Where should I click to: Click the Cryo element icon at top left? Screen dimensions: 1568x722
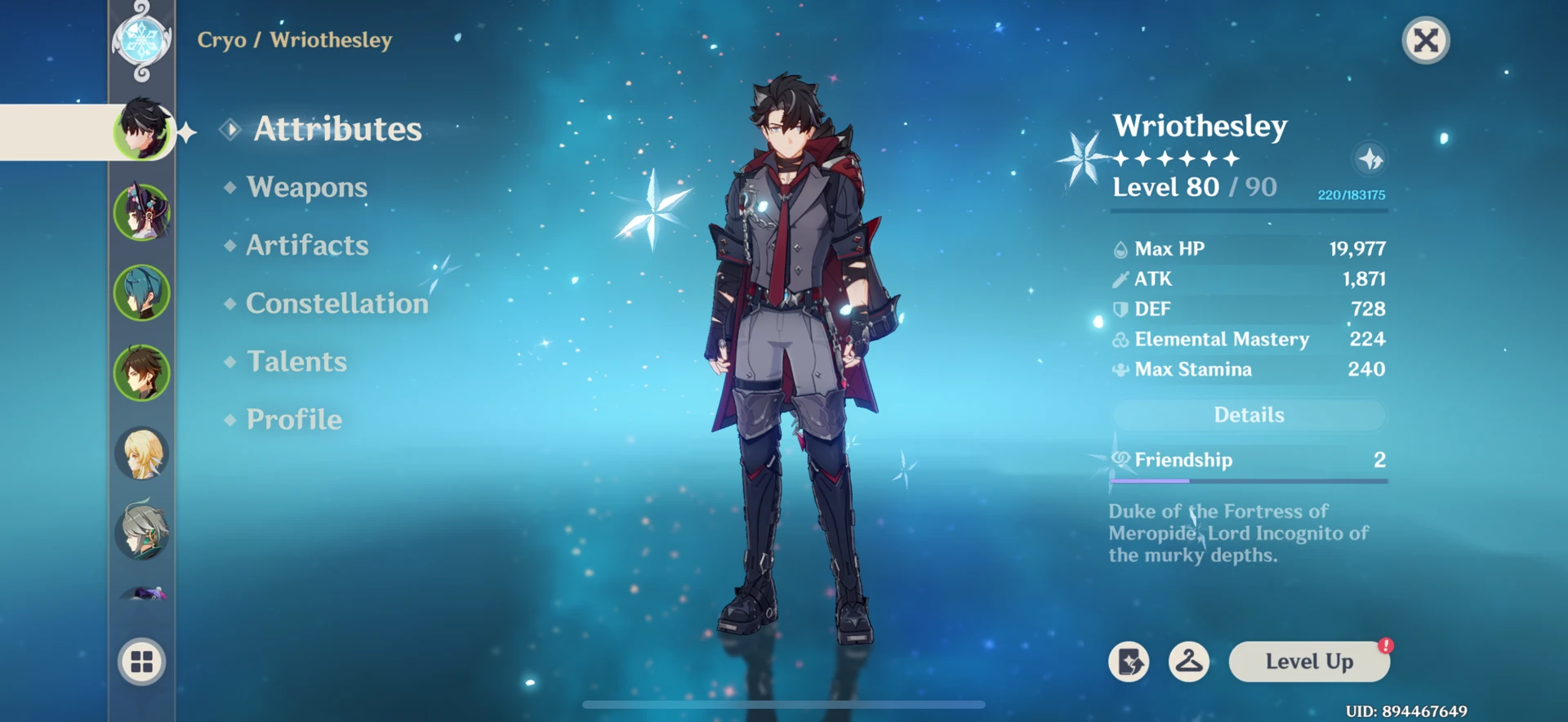pos(140,41)
